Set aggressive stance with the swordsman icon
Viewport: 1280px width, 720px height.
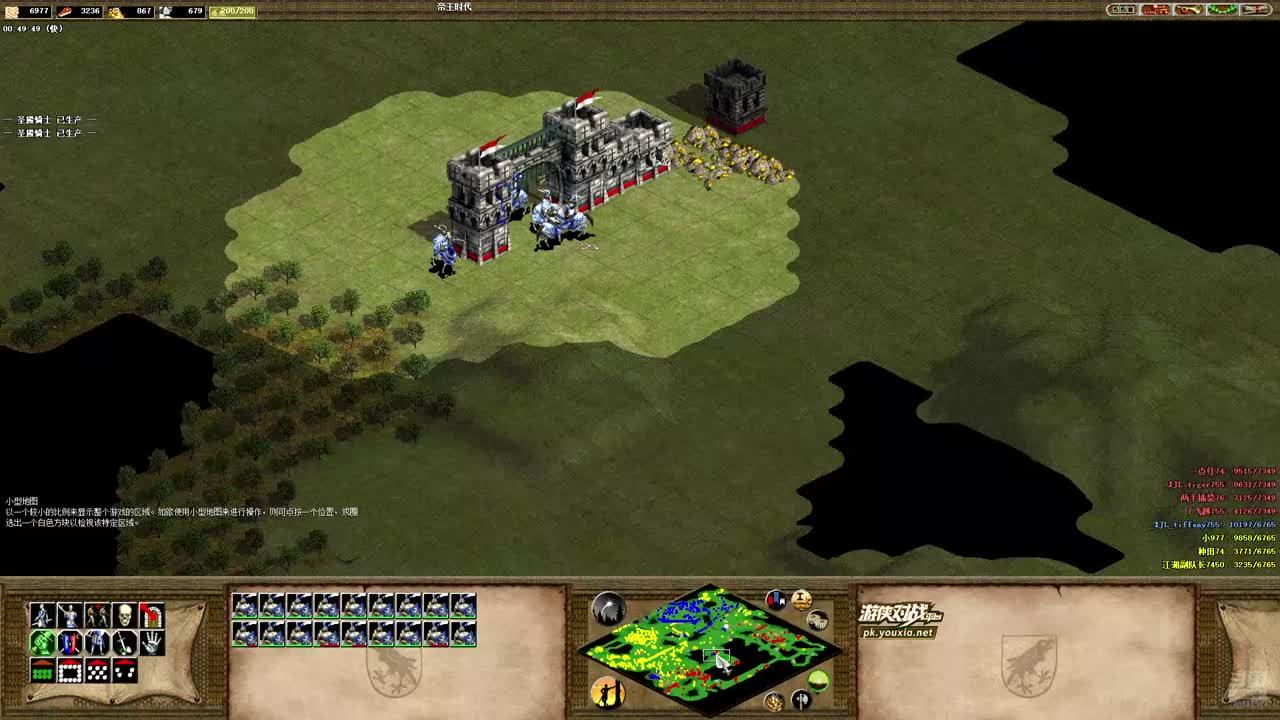click(x=42, y=615)
